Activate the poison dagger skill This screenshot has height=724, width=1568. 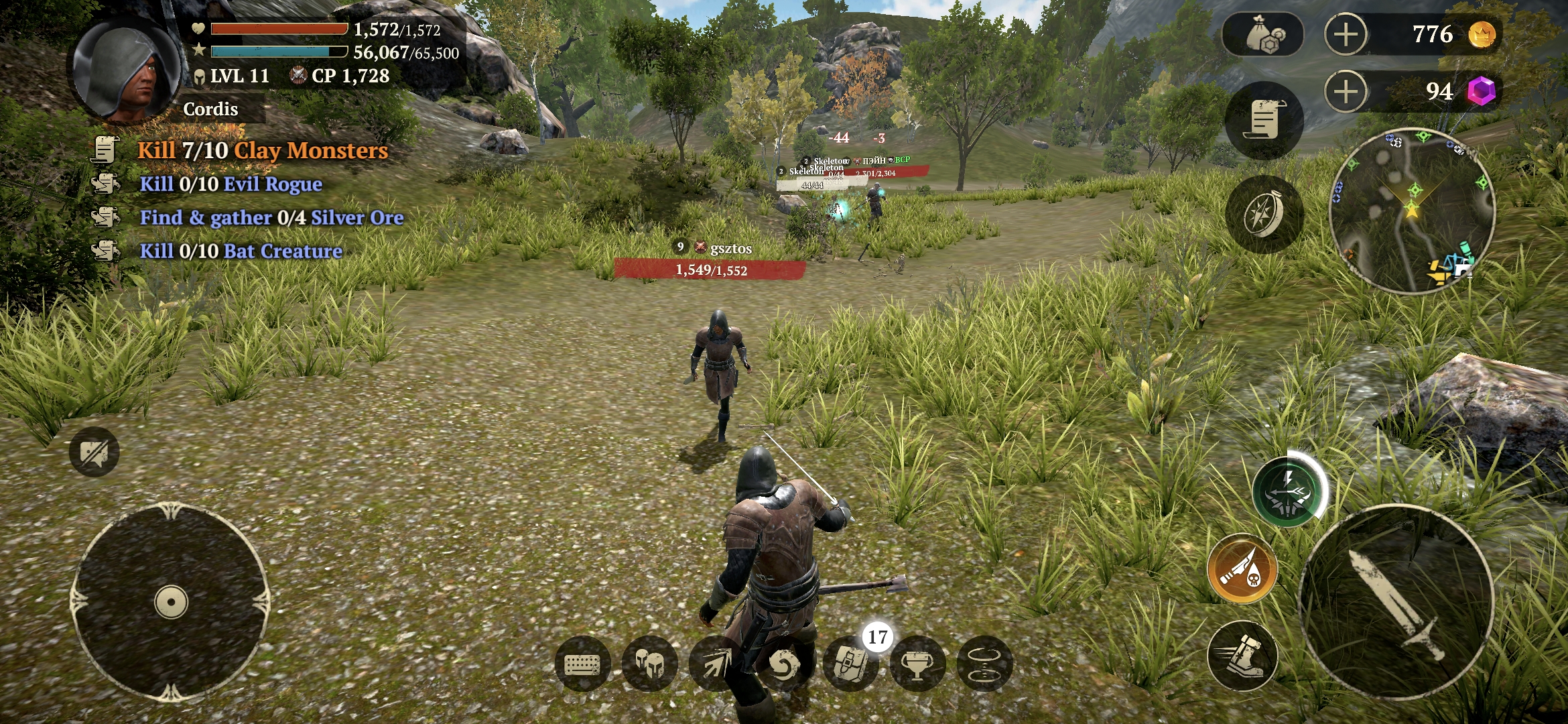pos(1242,568)
